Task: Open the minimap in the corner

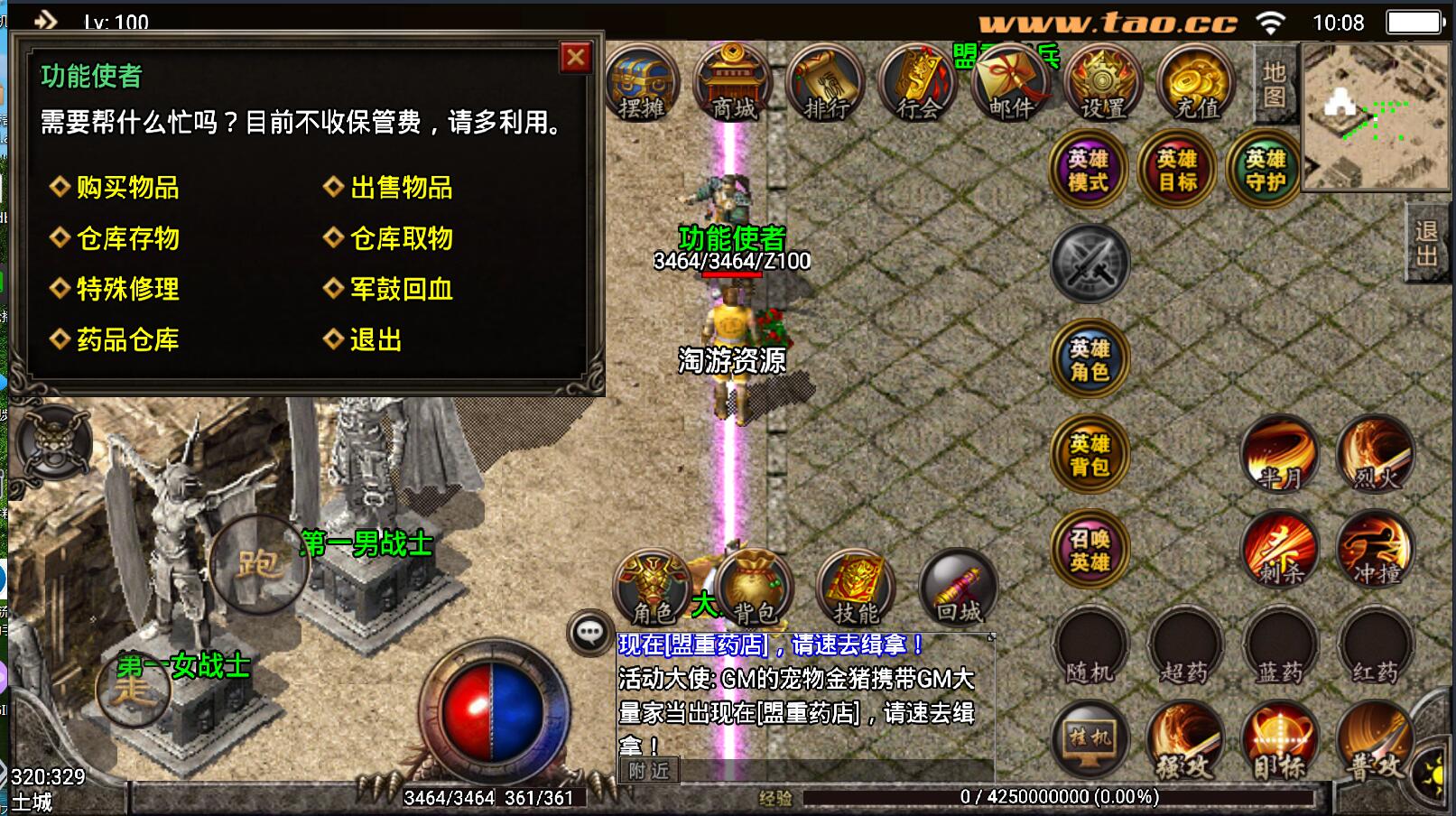Action: (x=1375, y=117)
